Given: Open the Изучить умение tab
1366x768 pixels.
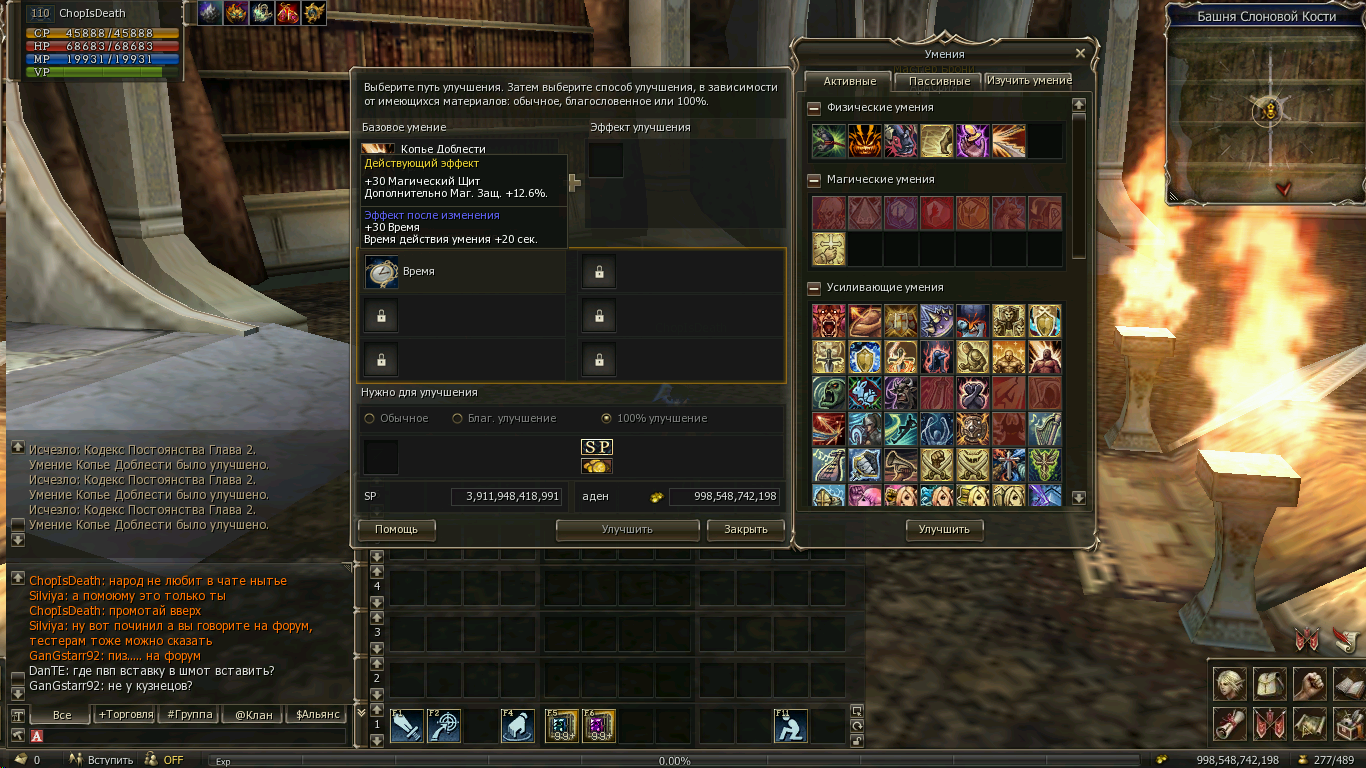Looking at the screenshot, I should (x=1029, y=80).
